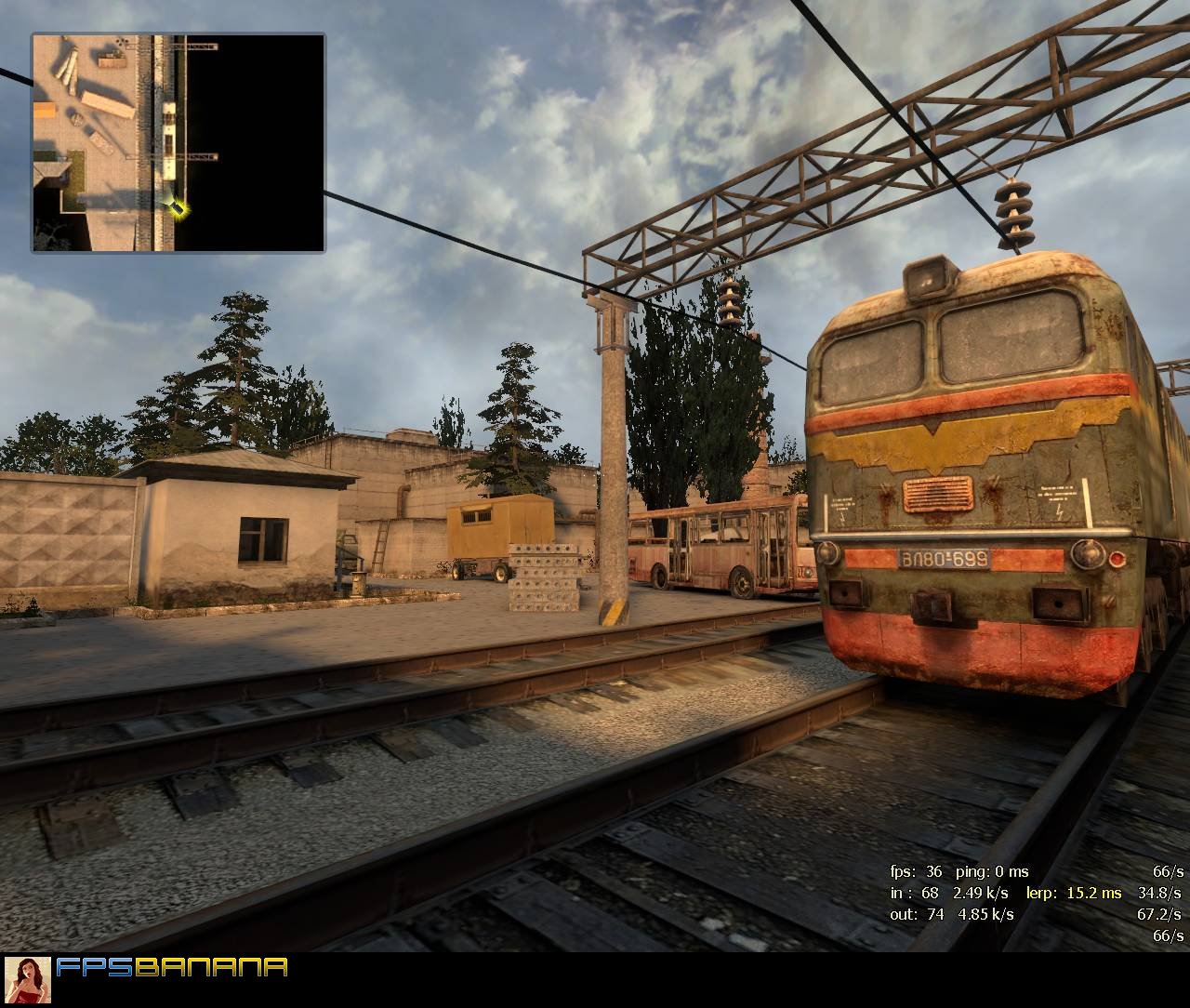Click the 67.2/s value in net_graph
The image size is (1190, 1008).
pos(1158,914)
